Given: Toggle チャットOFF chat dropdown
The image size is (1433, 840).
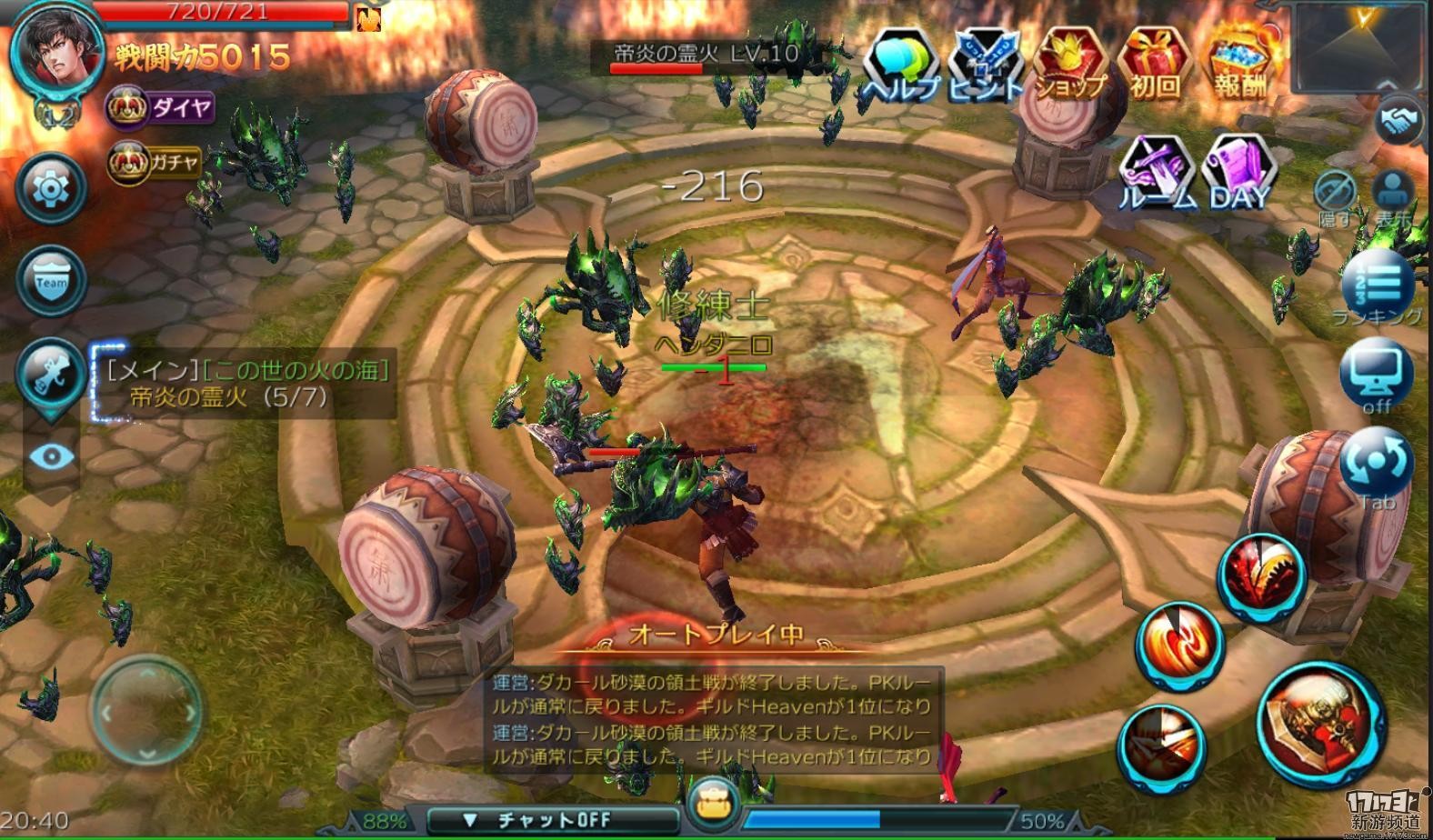Looking at the screenshot, I should 553,819.
